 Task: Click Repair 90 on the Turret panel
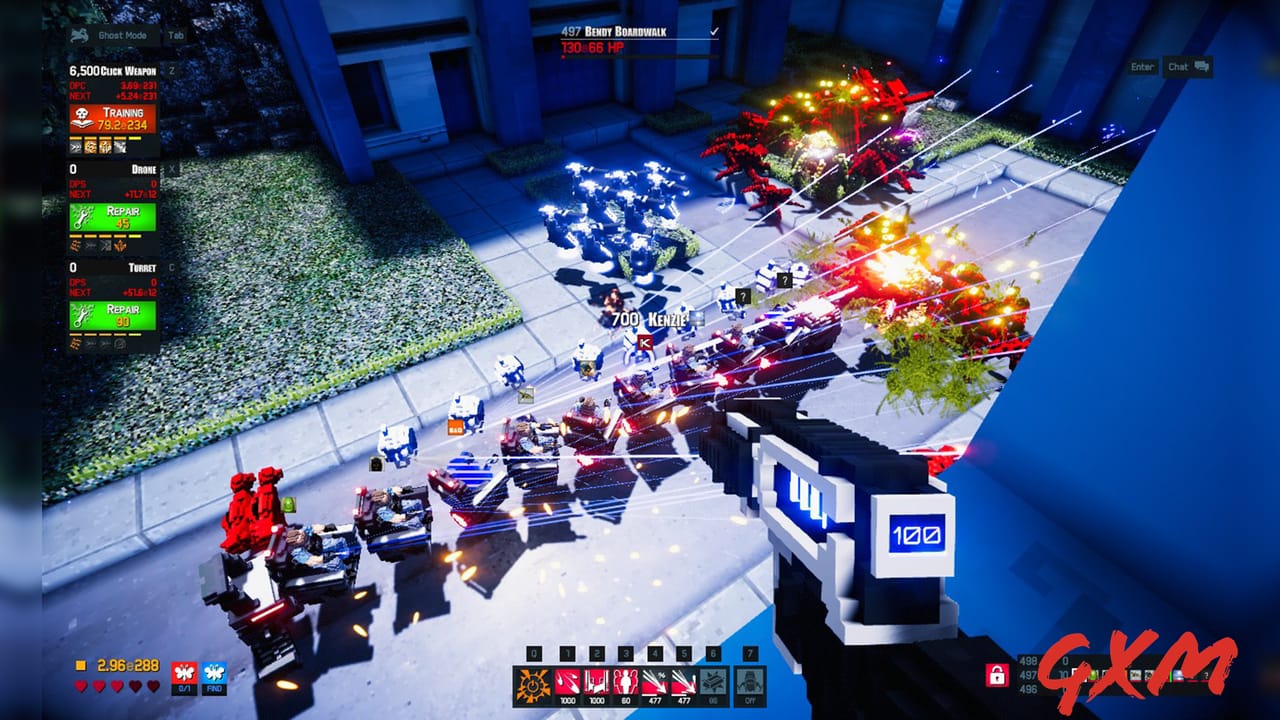pyautogui.click(x=115, y=313)
